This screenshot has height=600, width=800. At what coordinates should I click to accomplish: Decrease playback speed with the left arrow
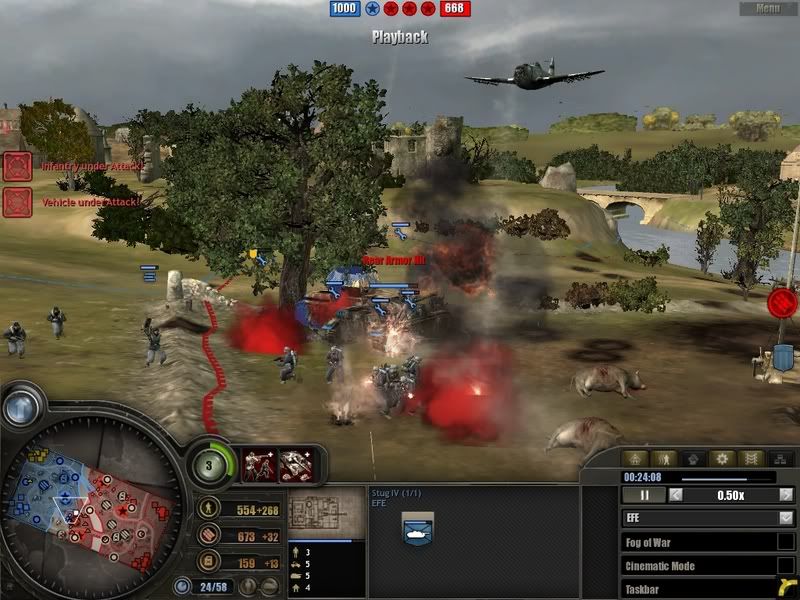(677, 495)
